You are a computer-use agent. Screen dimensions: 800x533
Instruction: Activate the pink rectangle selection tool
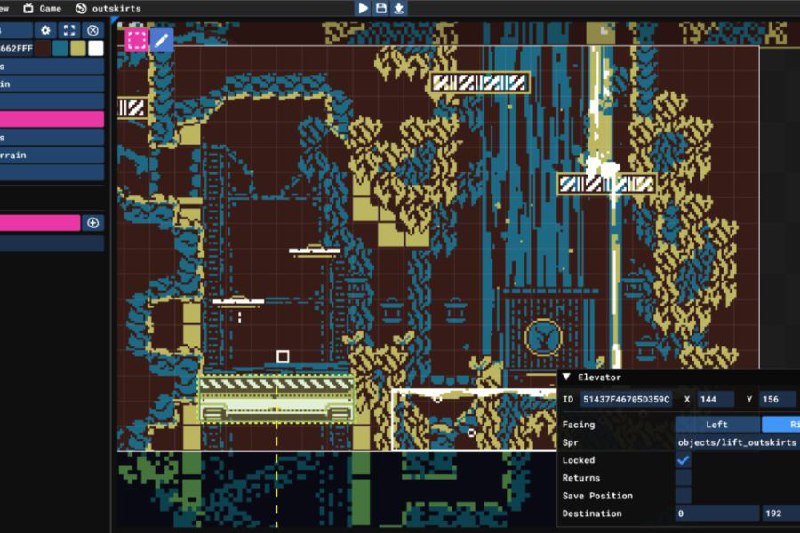point(136,39)
